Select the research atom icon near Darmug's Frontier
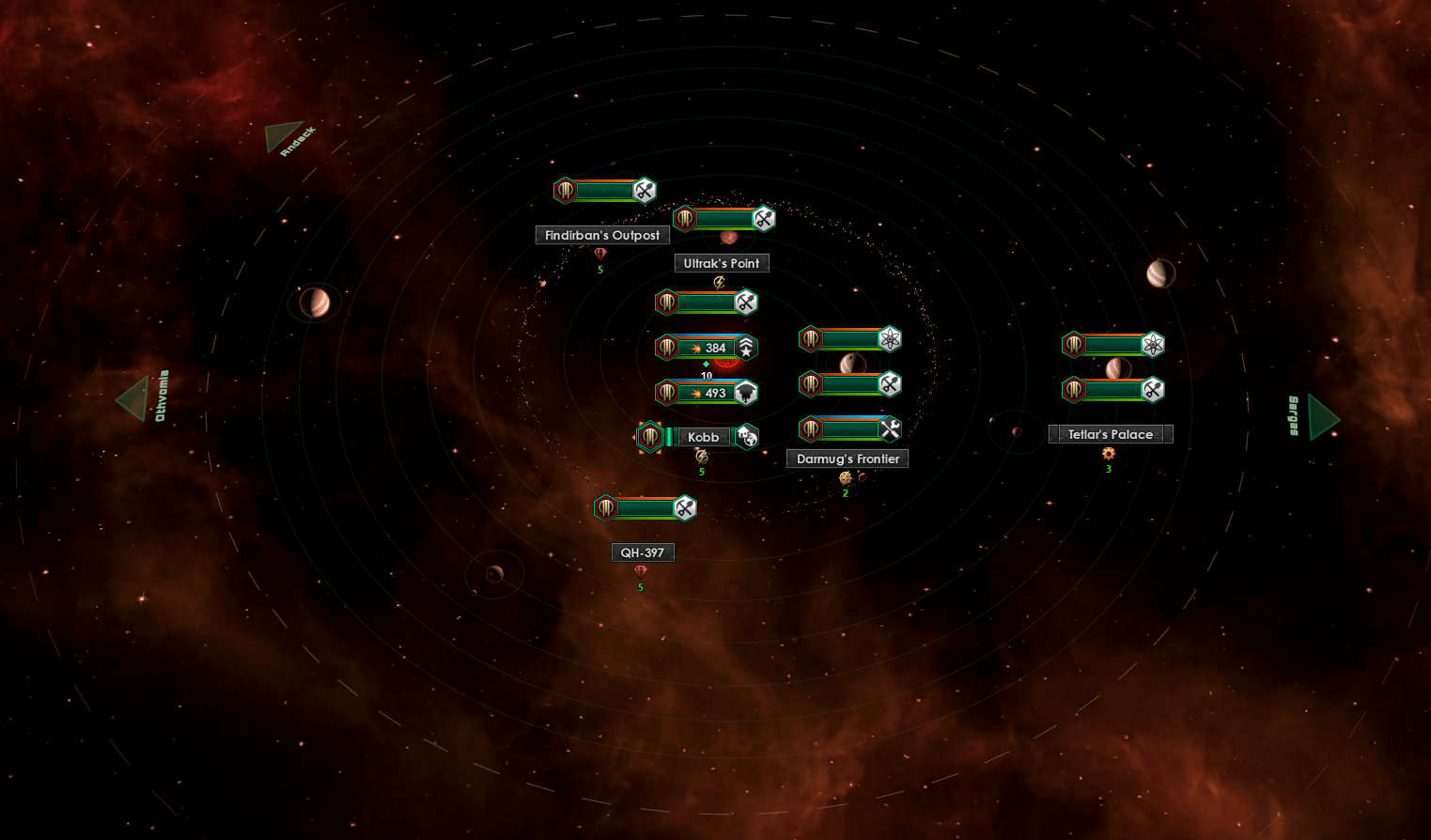 click(888, 339)
